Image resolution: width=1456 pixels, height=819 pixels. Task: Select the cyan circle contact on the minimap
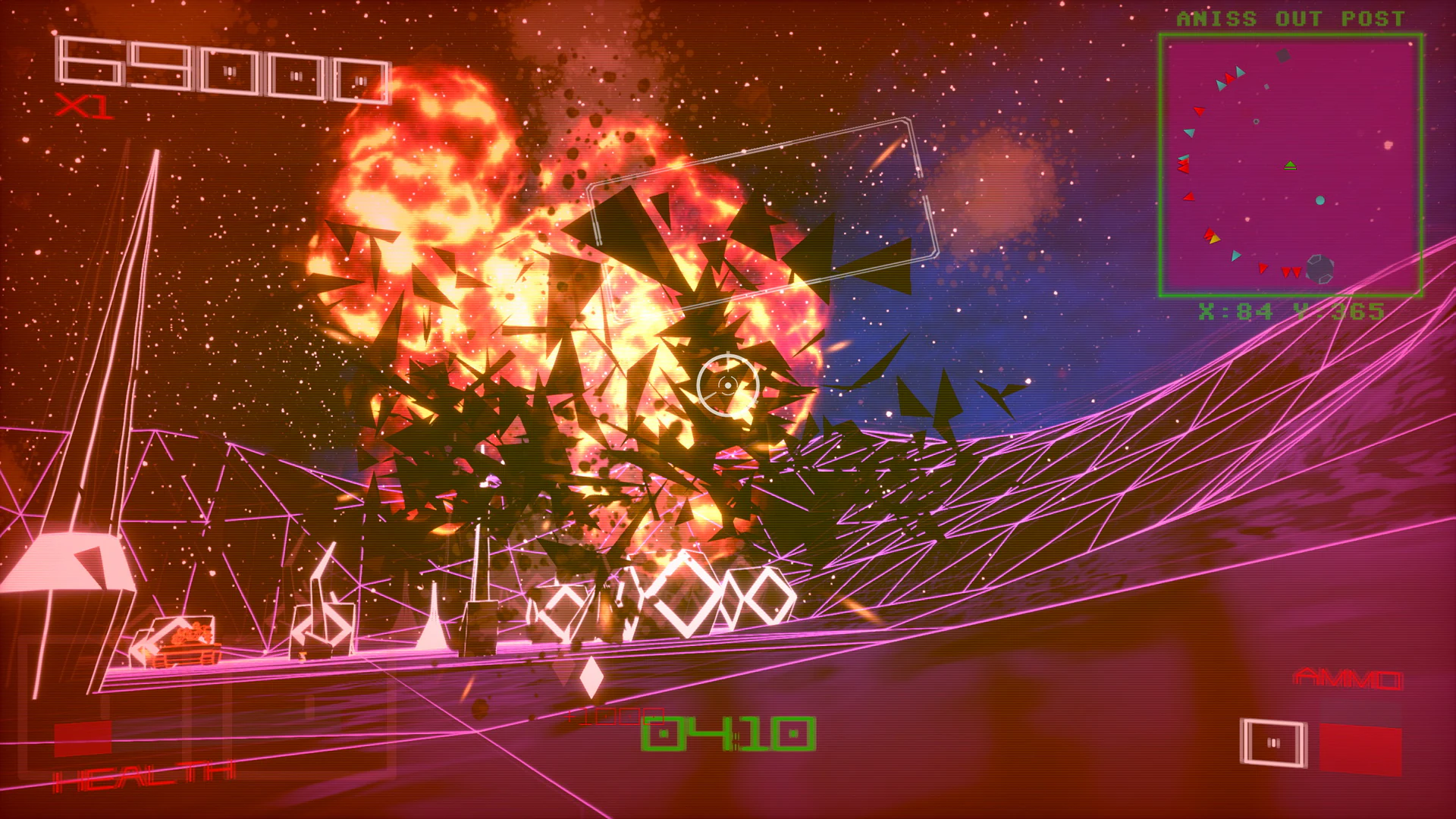[1320, 200]
